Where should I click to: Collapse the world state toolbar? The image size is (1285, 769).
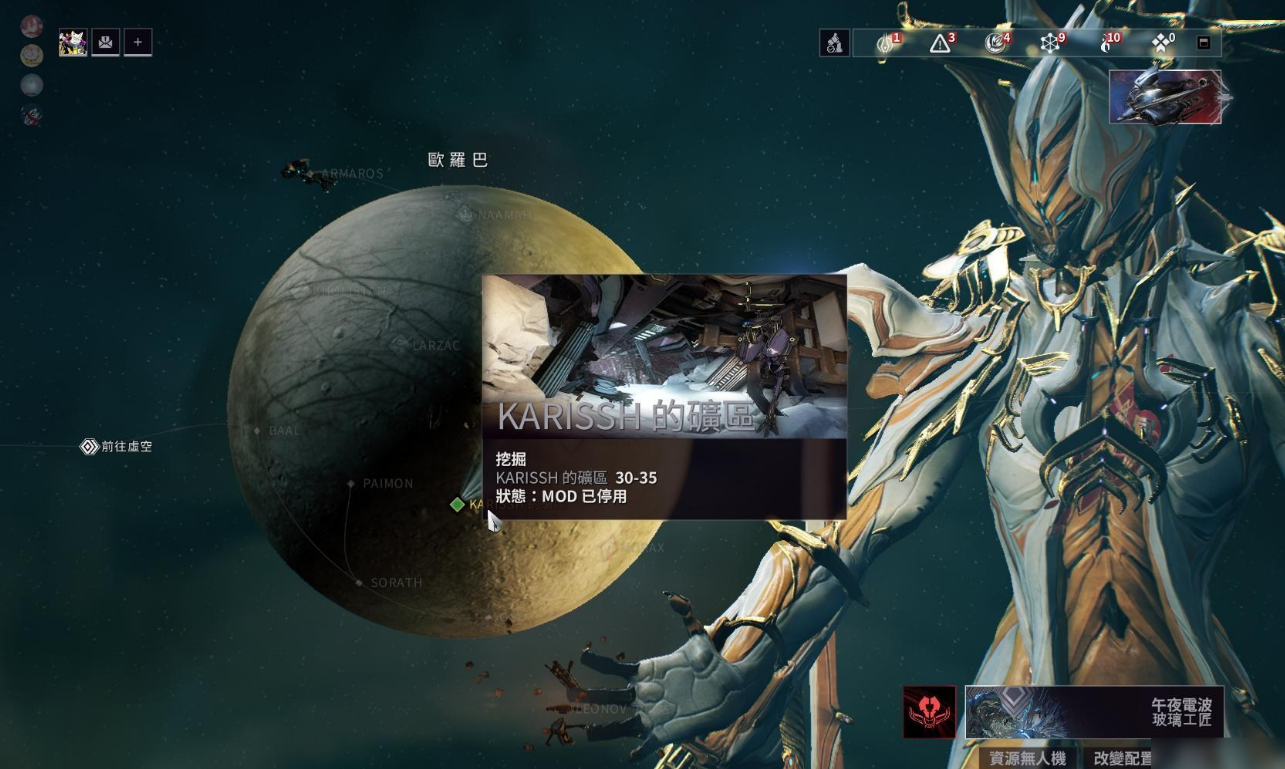[1204, 43]
